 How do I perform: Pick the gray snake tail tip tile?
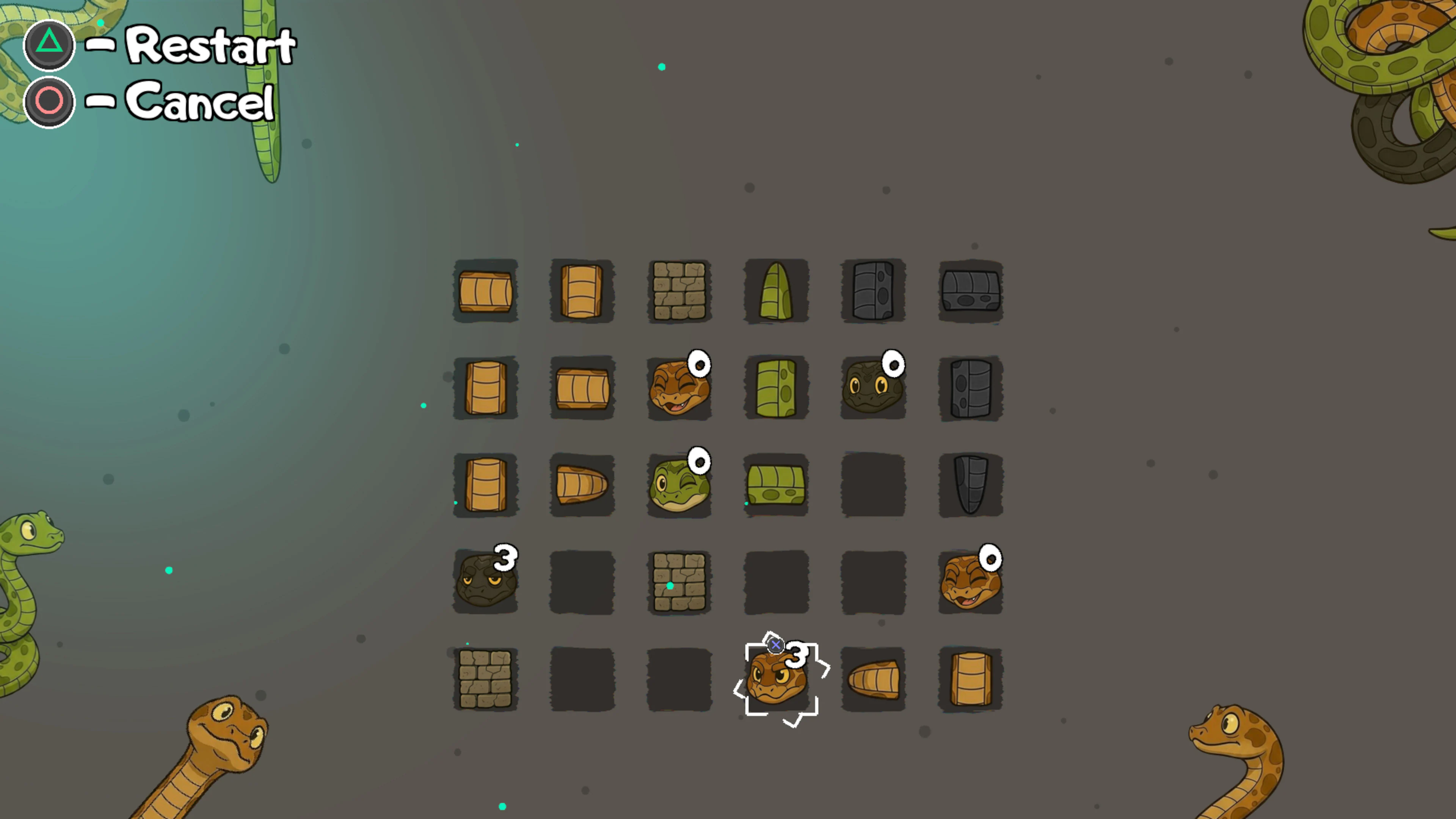click(971, 485)
